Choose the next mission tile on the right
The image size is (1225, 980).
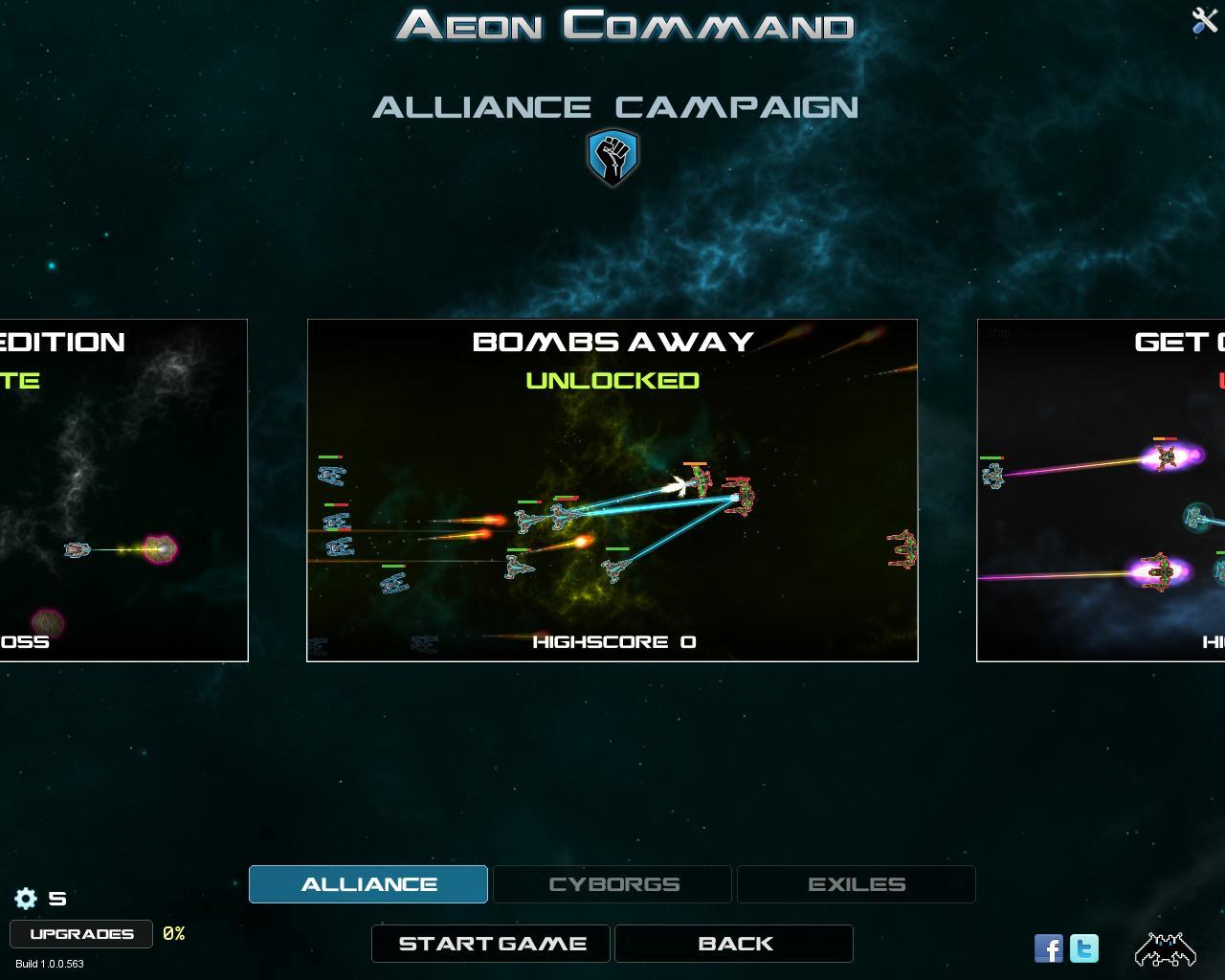point(1101,490)
